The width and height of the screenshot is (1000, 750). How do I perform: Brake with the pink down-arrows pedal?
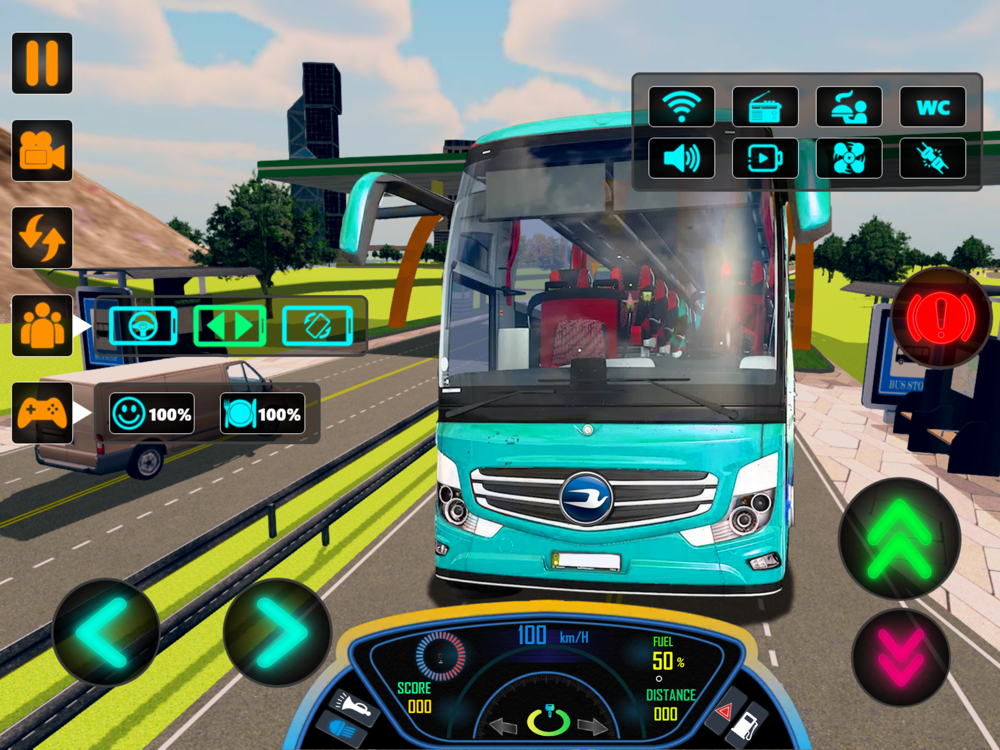pos(900,657)
